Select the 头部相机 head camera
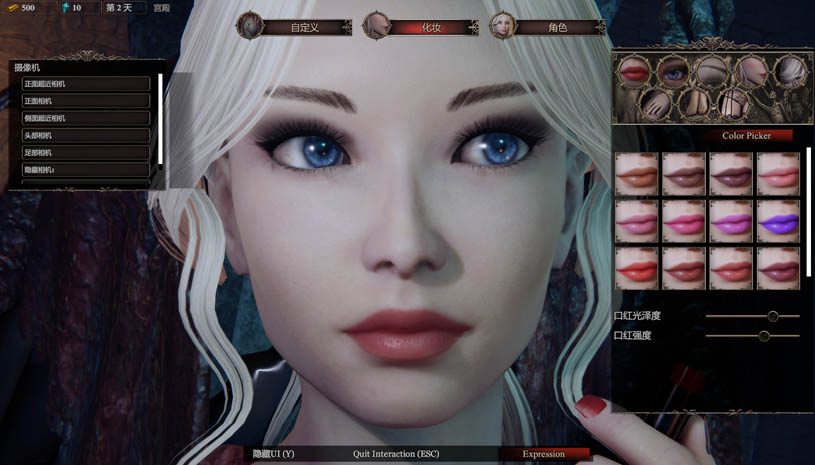815x465 pixels. pos(85,135)
